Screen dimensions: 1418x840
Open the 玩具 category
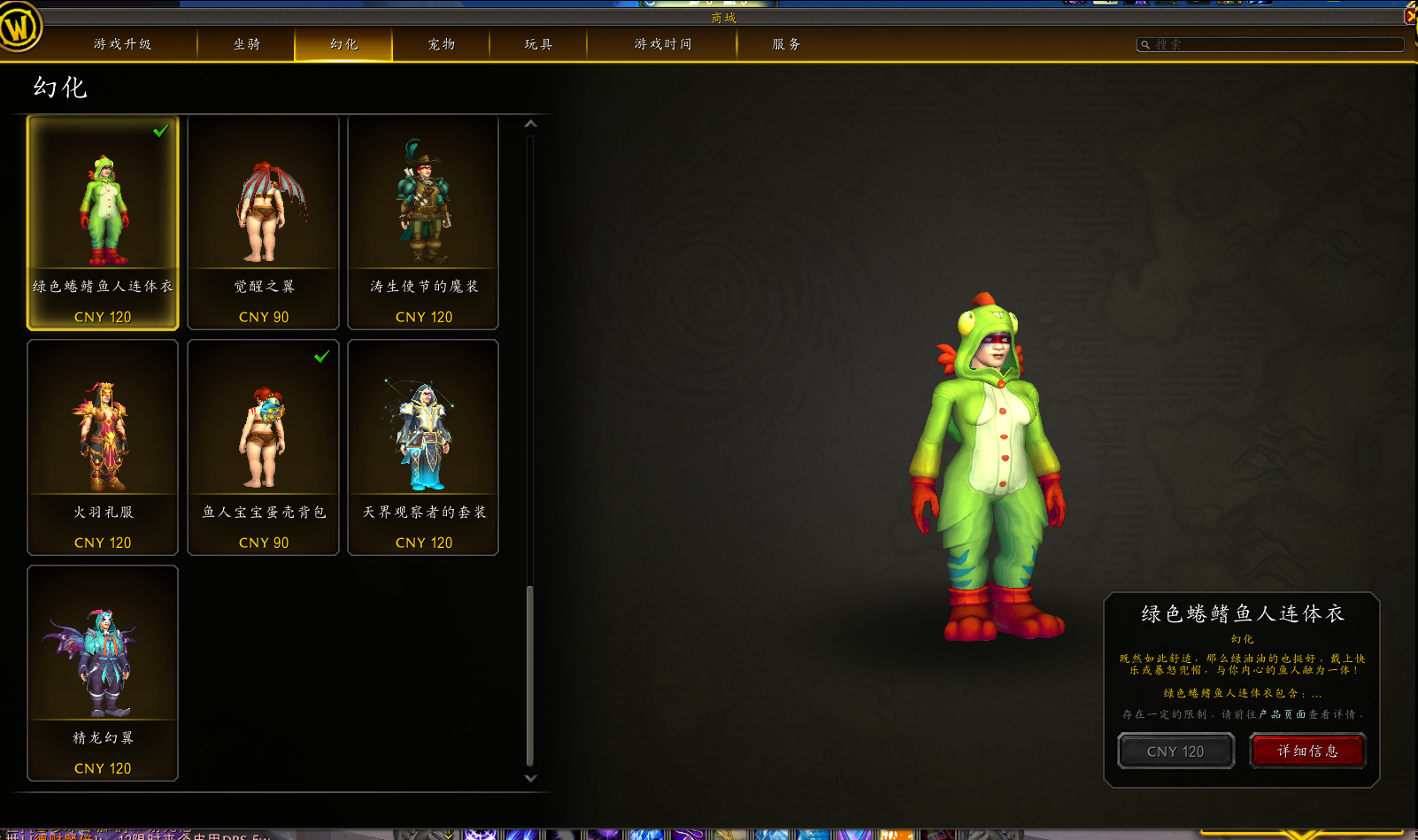(x=538, y=44)
